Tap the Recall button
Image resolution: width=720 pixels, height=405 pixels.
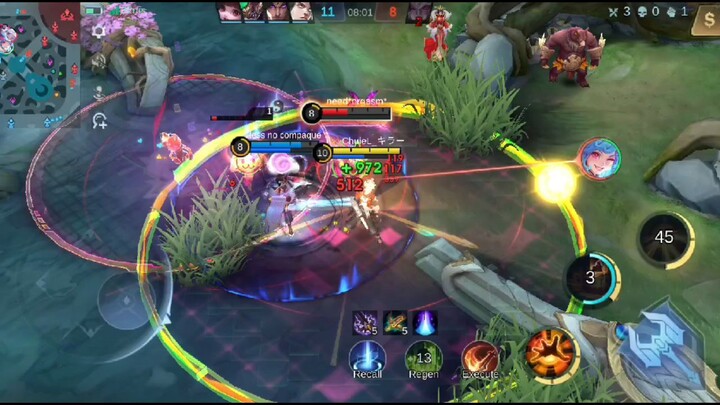click(367, 357)
